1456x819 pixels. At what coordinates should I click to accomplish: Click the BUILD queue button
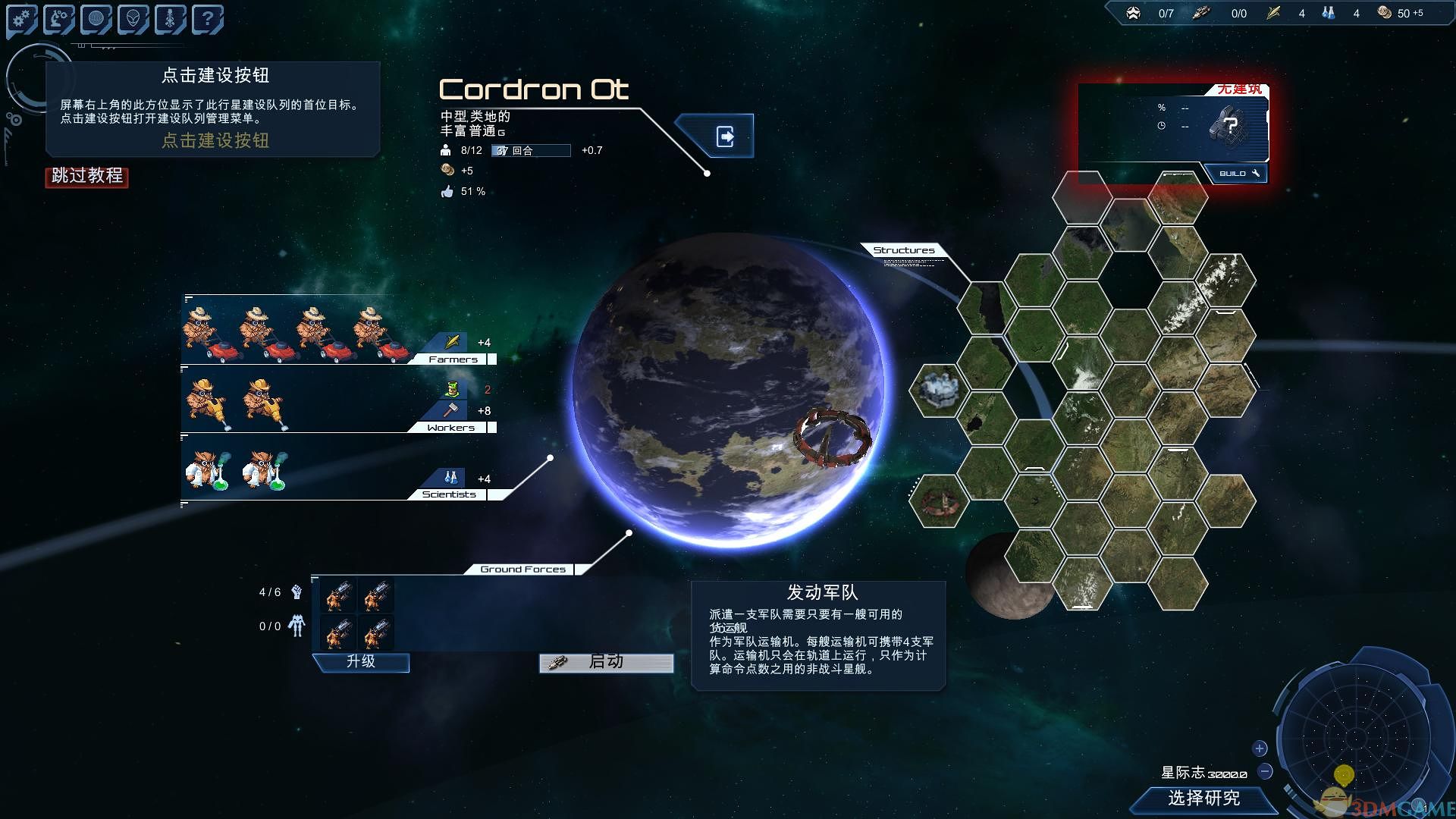click(x=1238, y=174)
